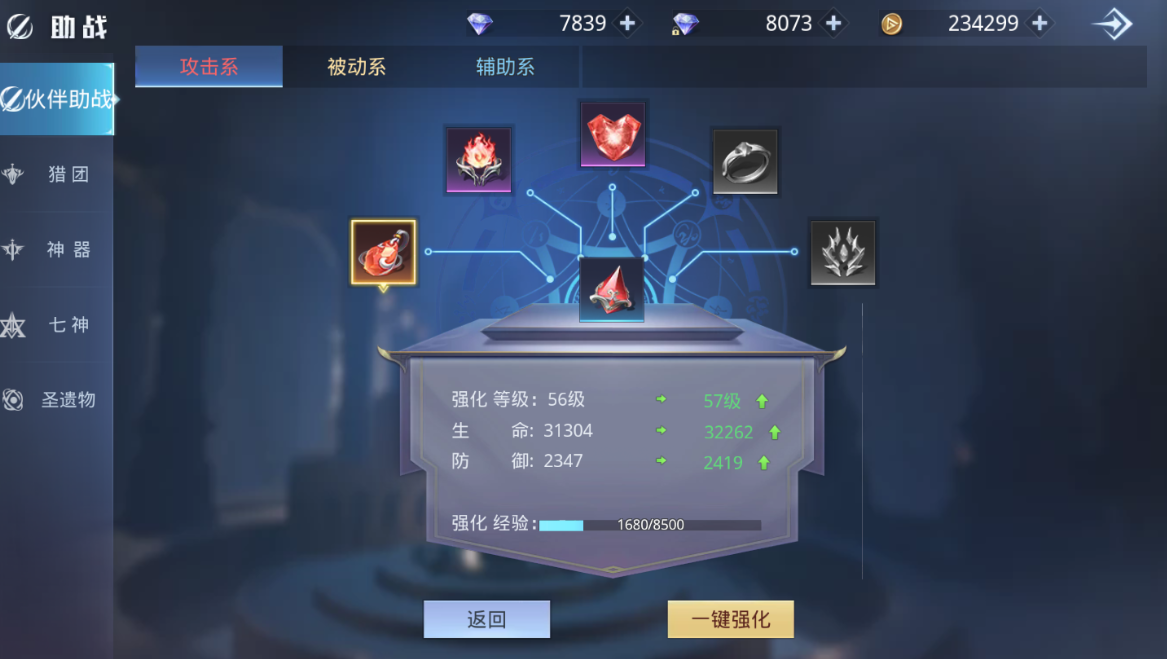Viewport: 1167px width, 659px height.
Task: Select the red heart gem slot
Action: pos(613,135)
